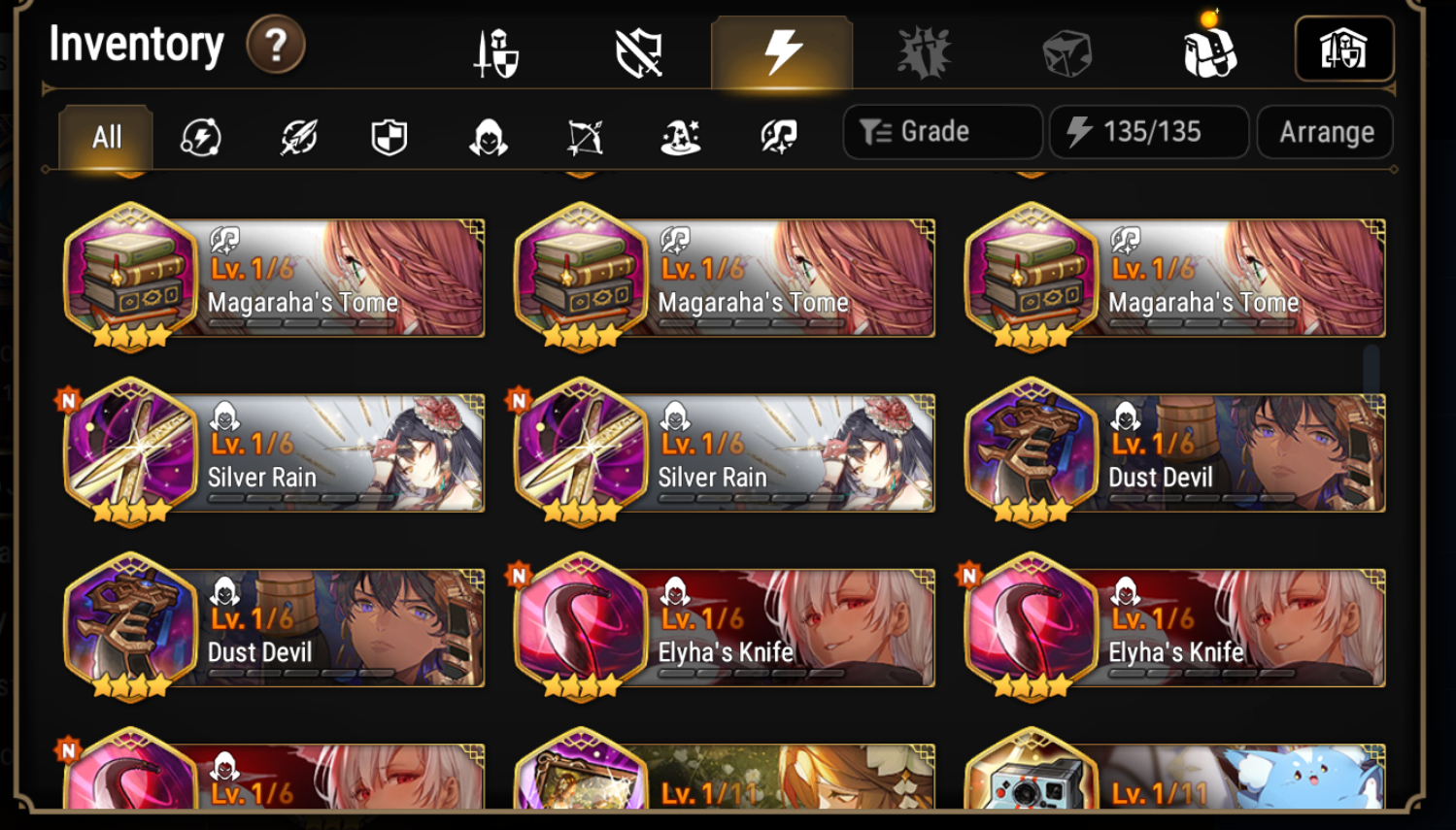
Task: Select the hooded thief filter icon
Action: pos(488,138)
